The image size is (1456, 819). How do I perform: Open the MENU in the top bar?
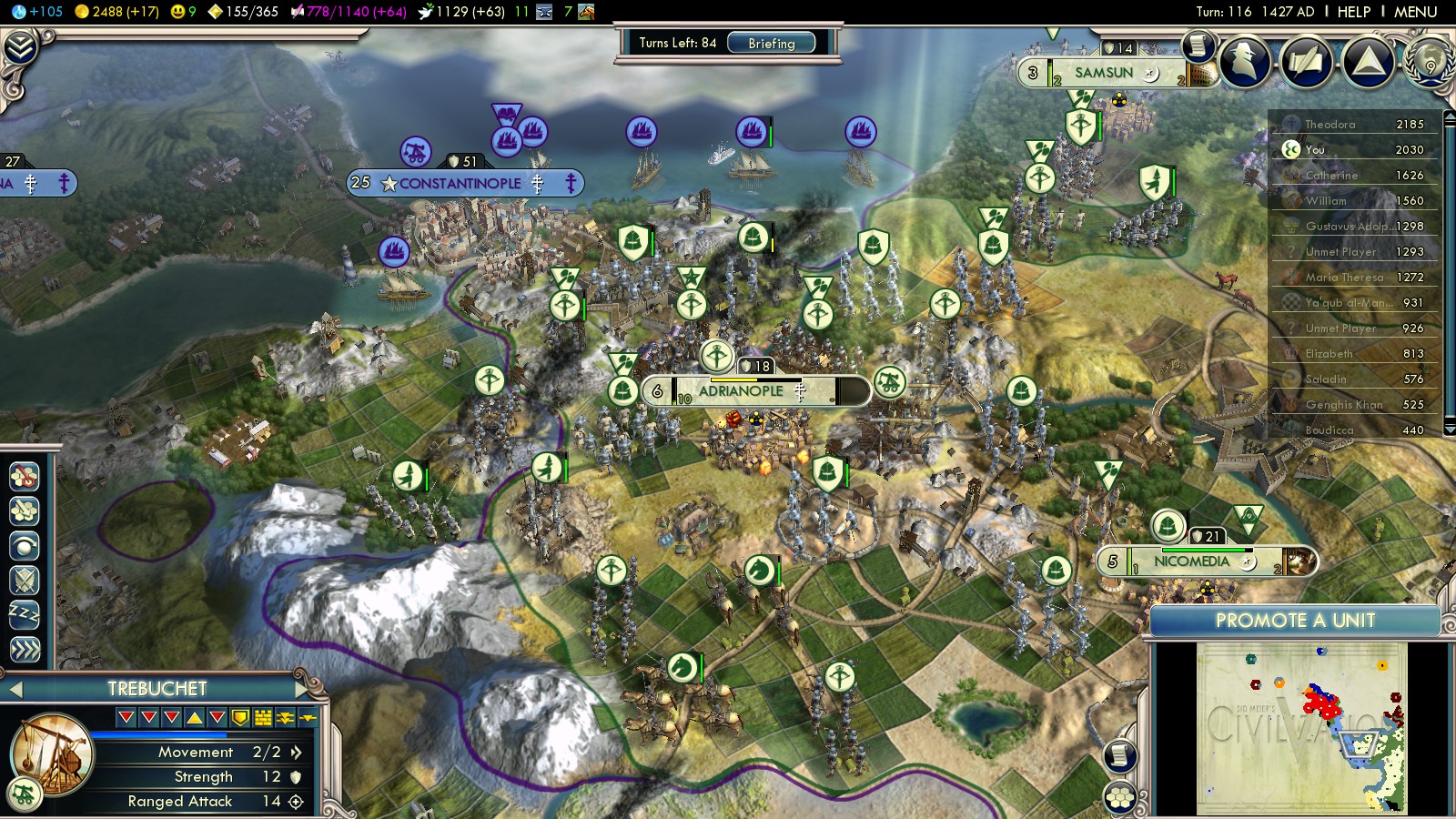tap(1415, 12)
